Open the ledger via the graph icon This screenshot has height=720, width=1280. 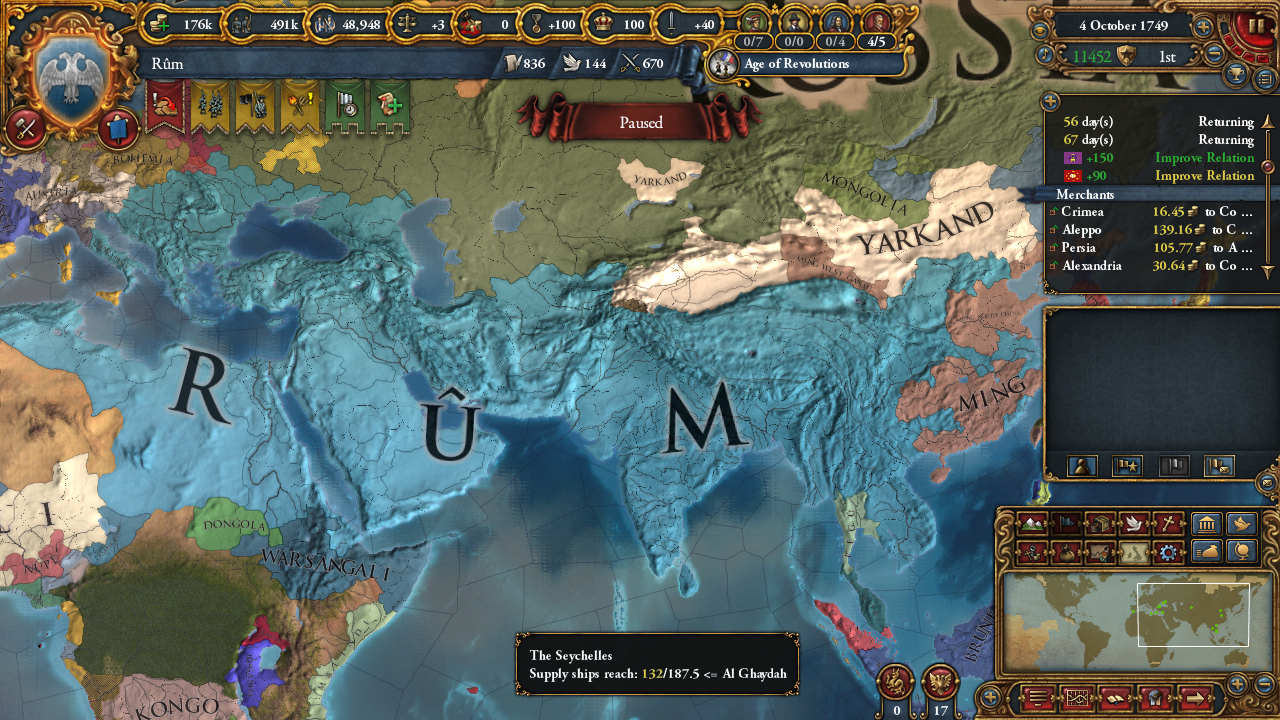(x=1077, y=698)
